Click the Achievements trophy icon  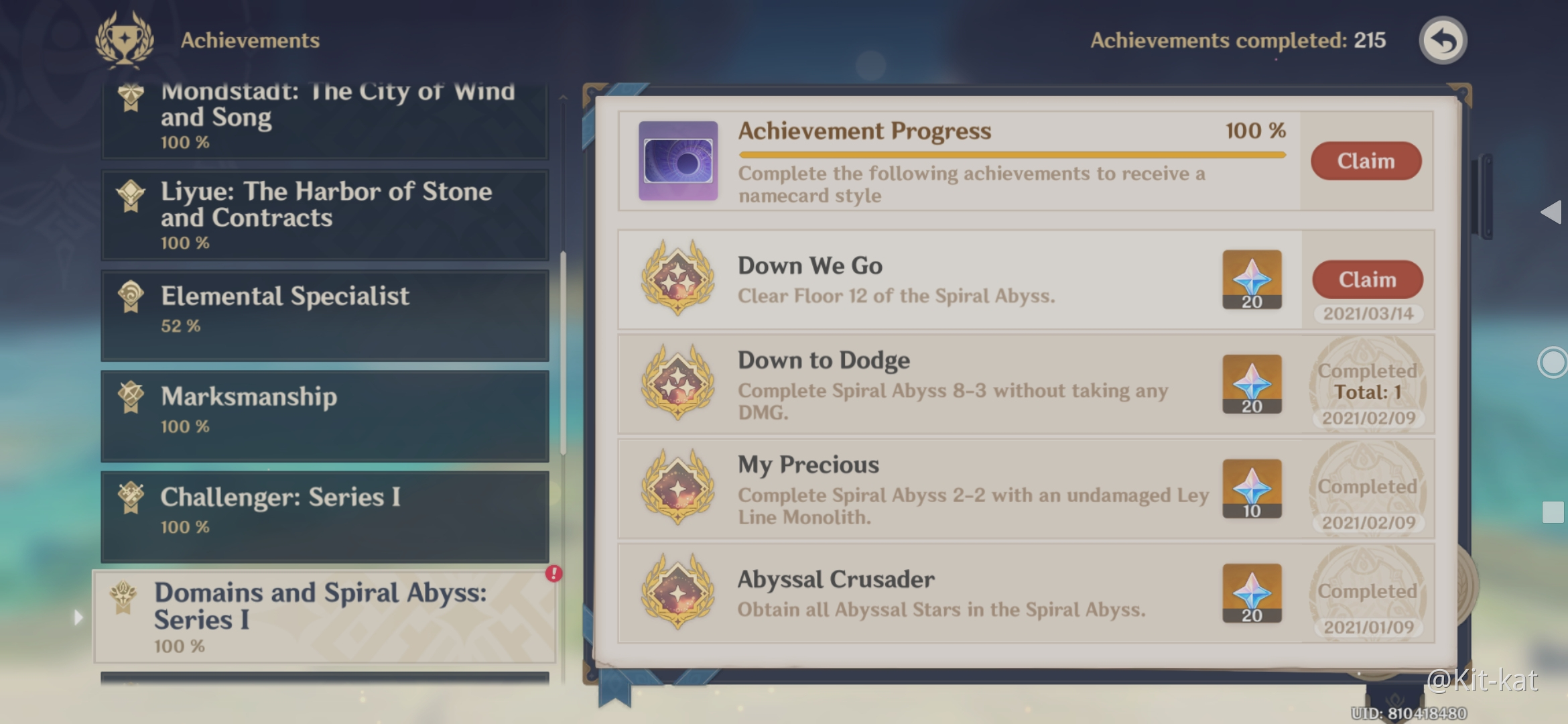click(x=124, y=38)
